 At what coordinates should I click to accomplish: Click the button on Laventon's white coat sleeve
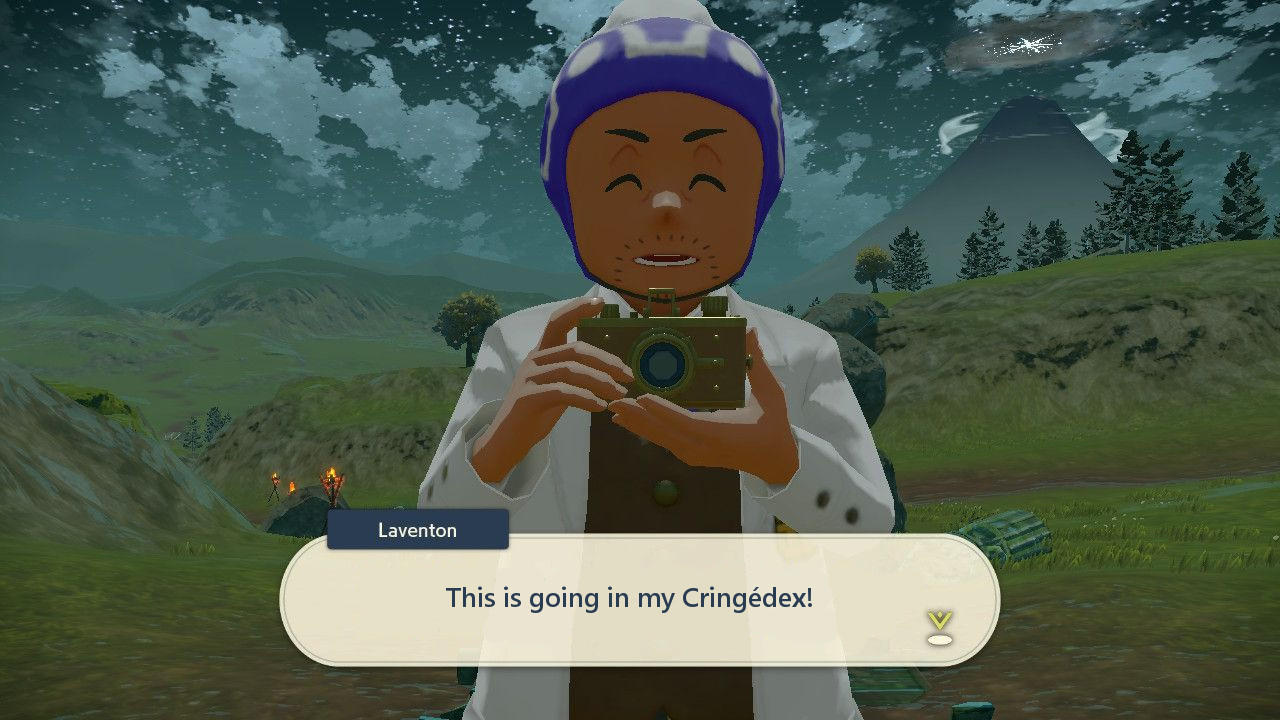click(x=822, y=500)
